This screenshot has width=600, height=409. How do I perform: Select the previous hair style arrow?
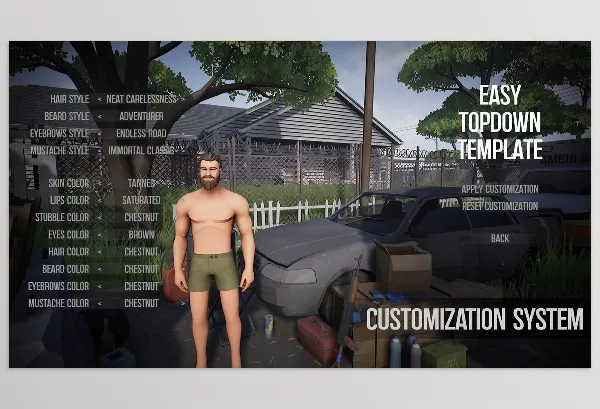pos(98,99)
